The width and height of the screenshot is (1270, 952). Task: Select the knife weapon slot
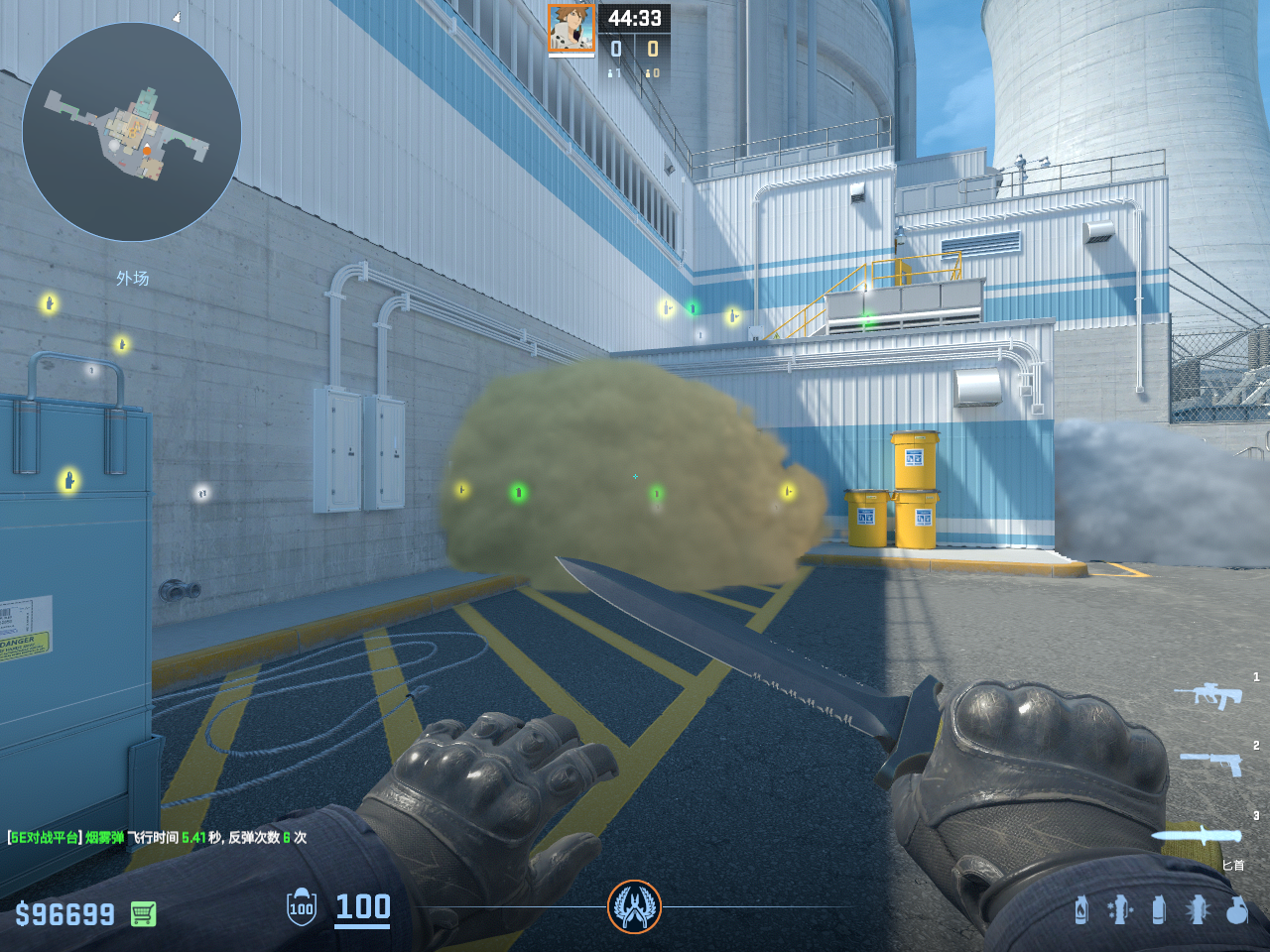click(x=1197, y=835)
